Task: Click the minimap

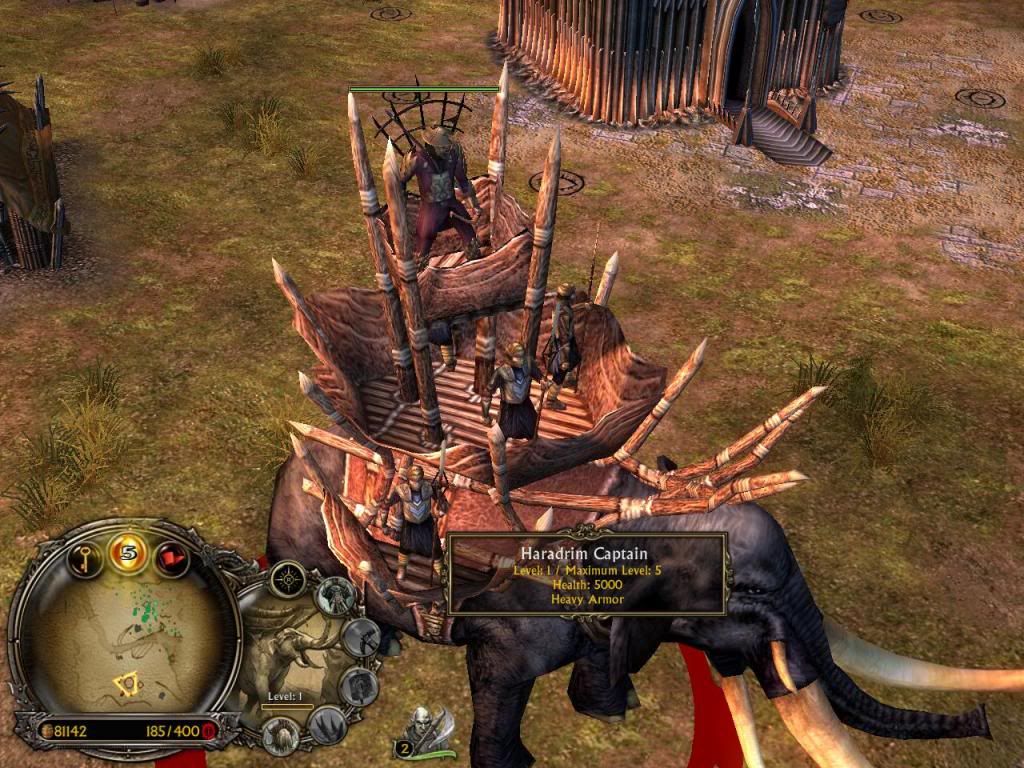Action: tap(123, 641)
